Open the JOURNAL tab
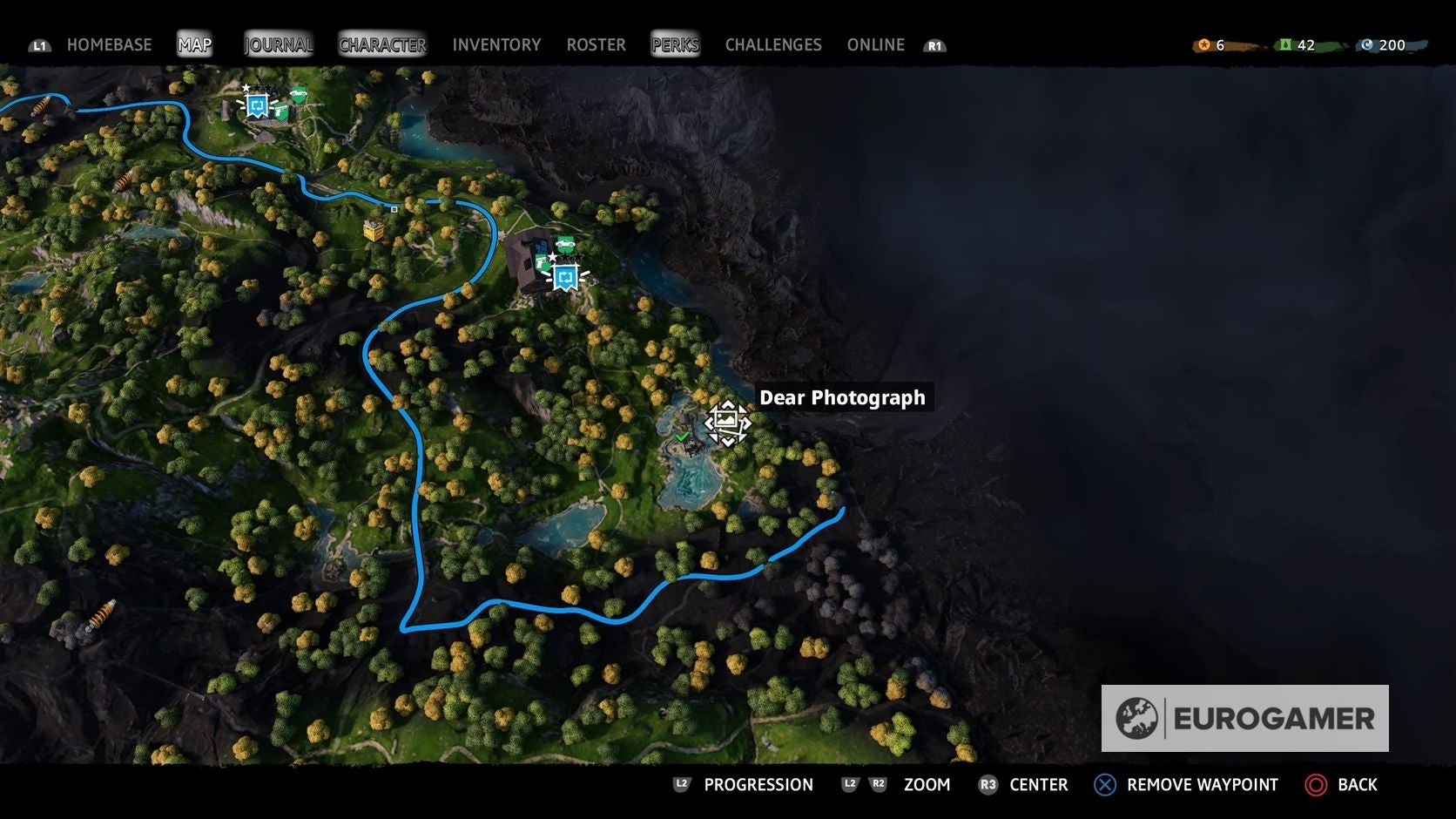The height and width of the screenshot is (819, 1456). 278,44
